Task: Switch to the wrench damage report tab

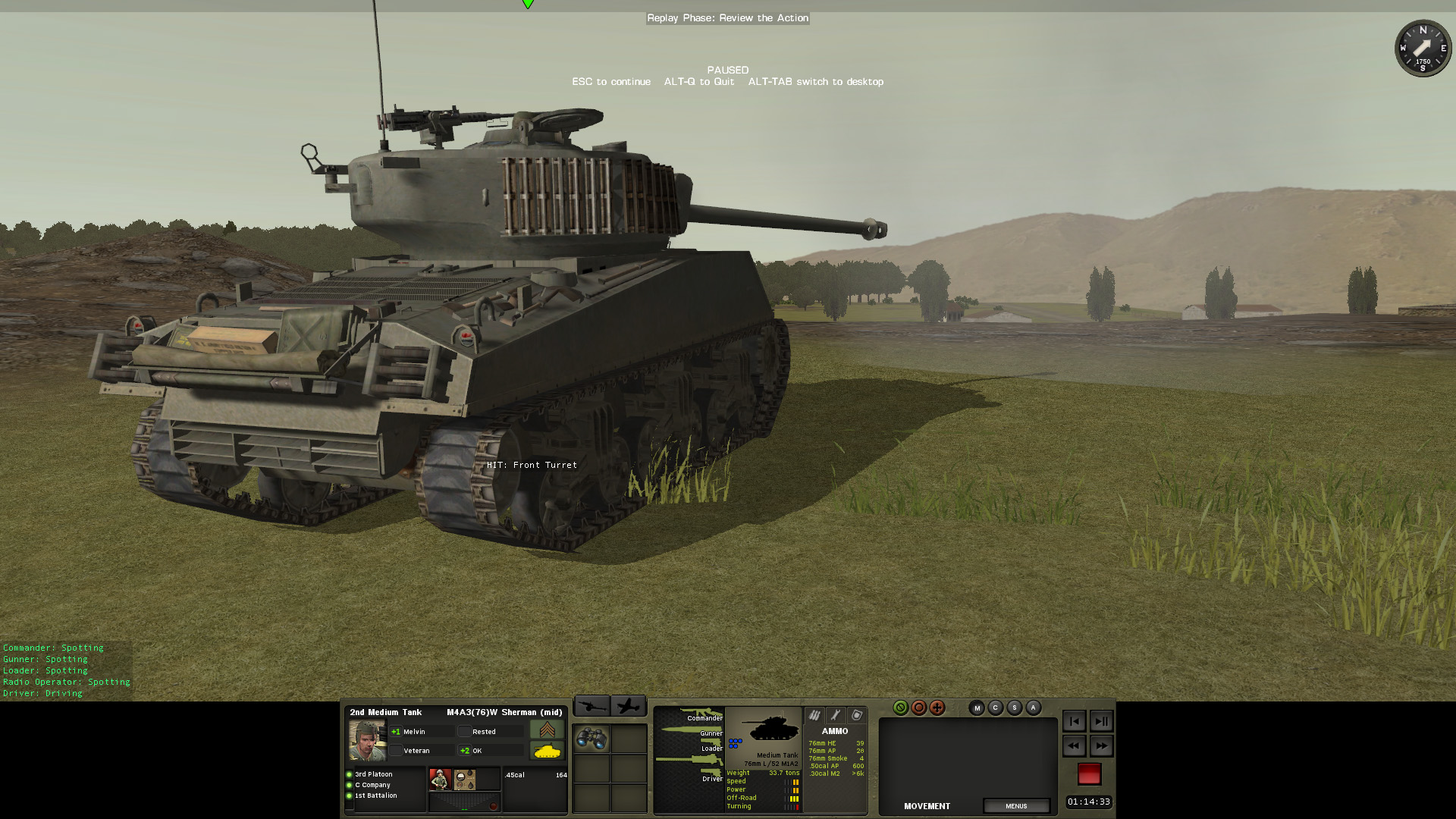Action: (836, 715)
